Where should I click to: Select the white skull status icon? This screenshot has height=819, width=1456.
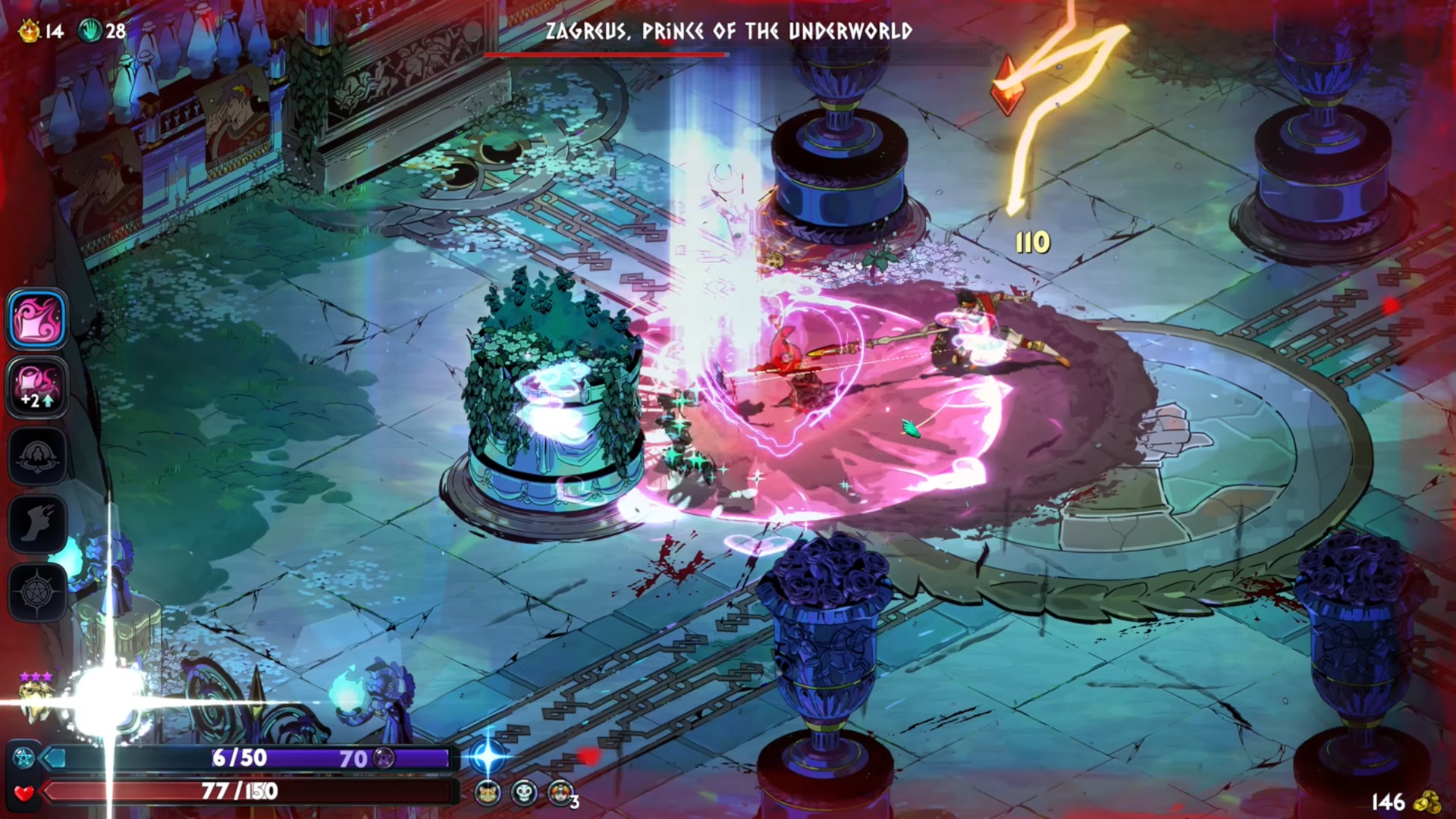click(524, 793)
